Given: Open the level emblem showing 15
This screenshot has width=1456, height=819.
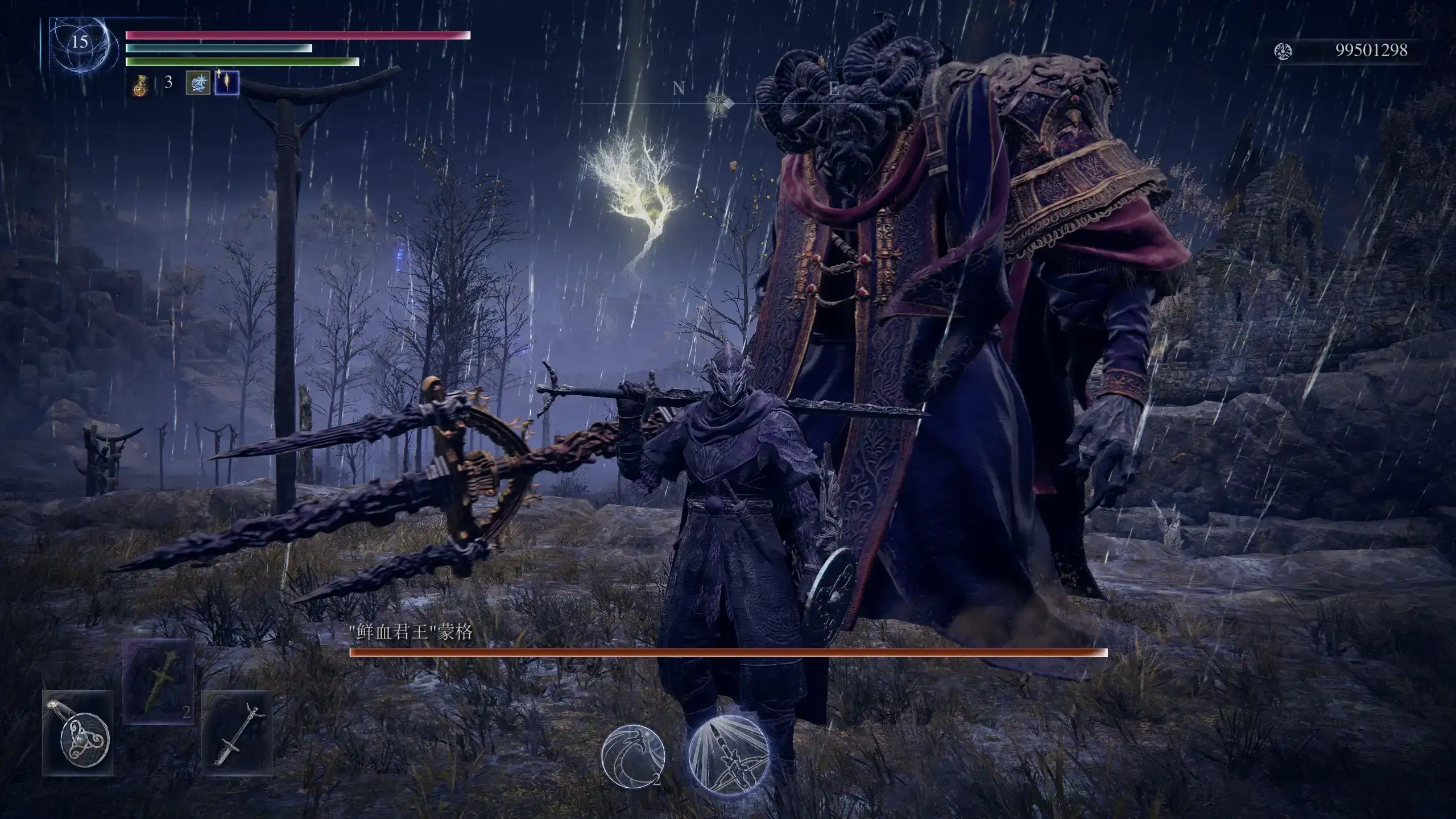Looking at the screenshot, I should coord(80,40).
